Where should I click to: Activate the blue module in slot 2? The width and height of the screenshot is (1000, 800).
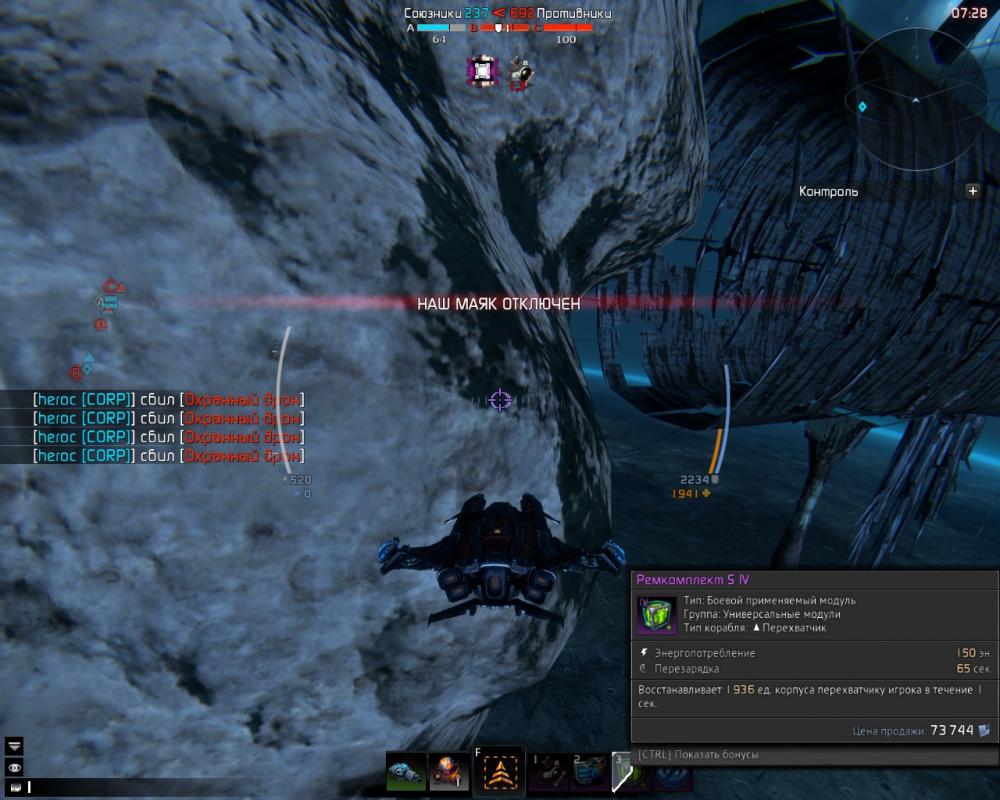point(589,772)
